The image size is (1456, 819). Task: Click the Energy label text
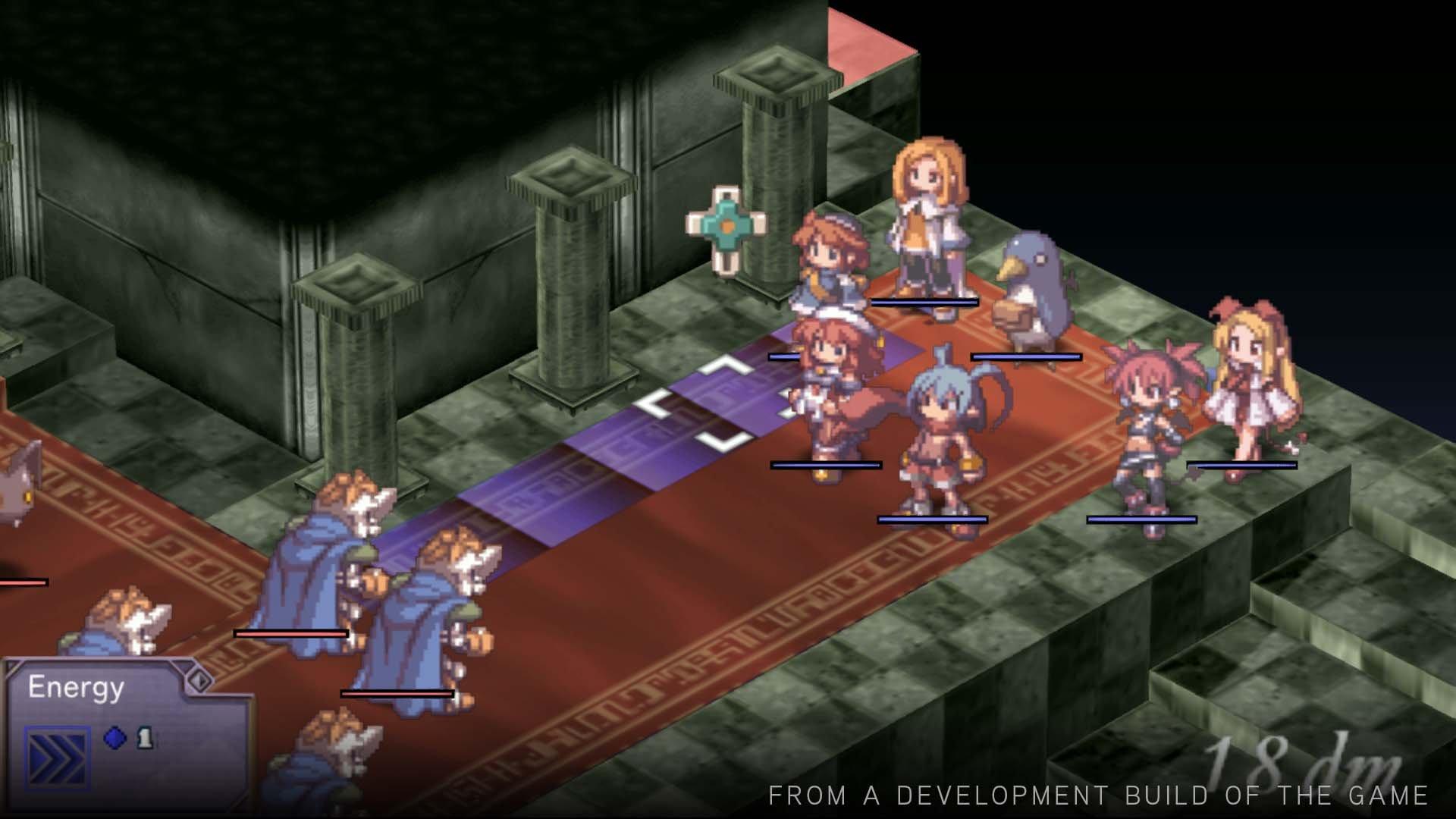coord(76,686)
